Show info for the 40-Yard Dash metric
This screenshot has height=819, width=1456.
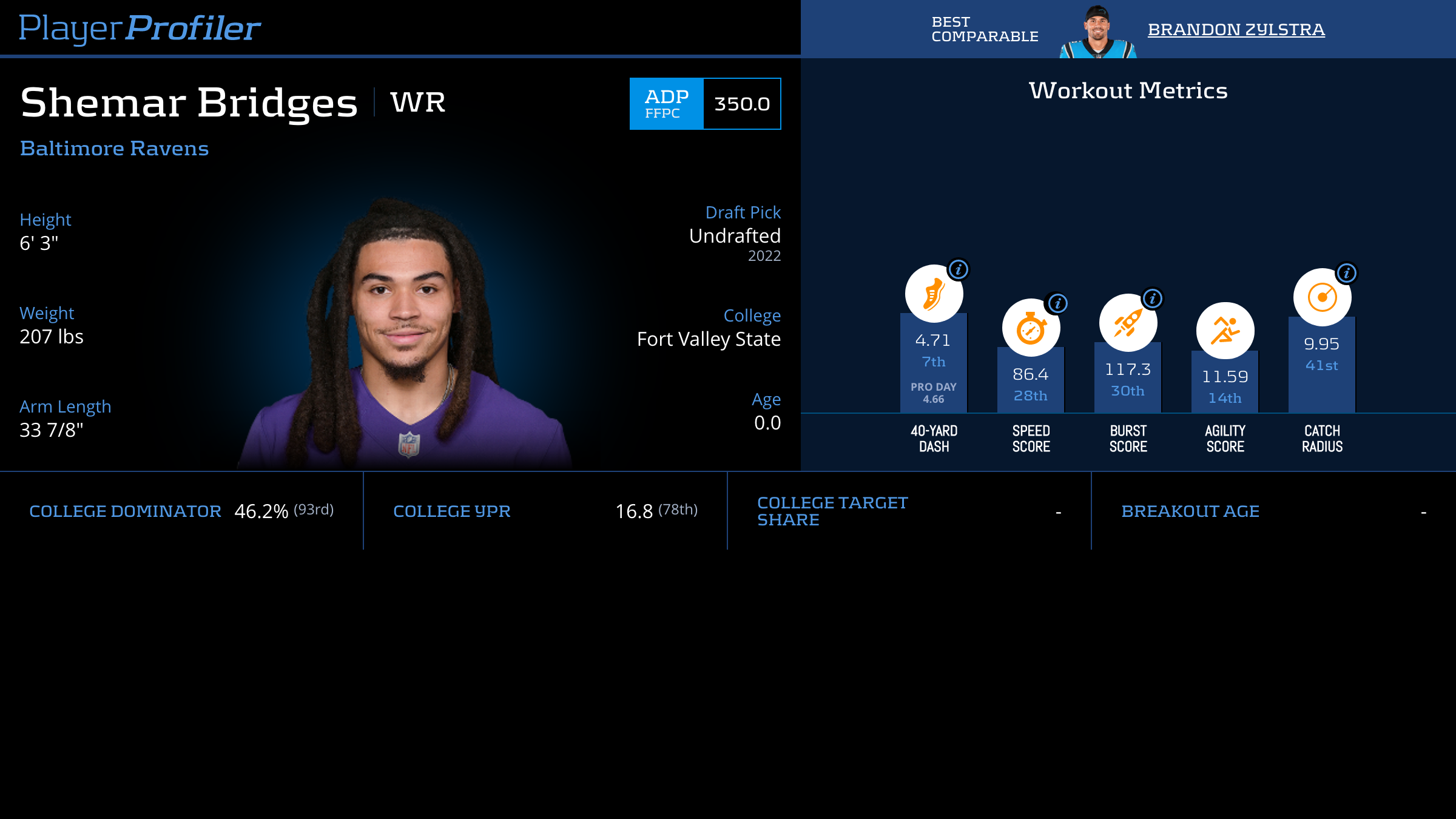[x=959, y=269]
